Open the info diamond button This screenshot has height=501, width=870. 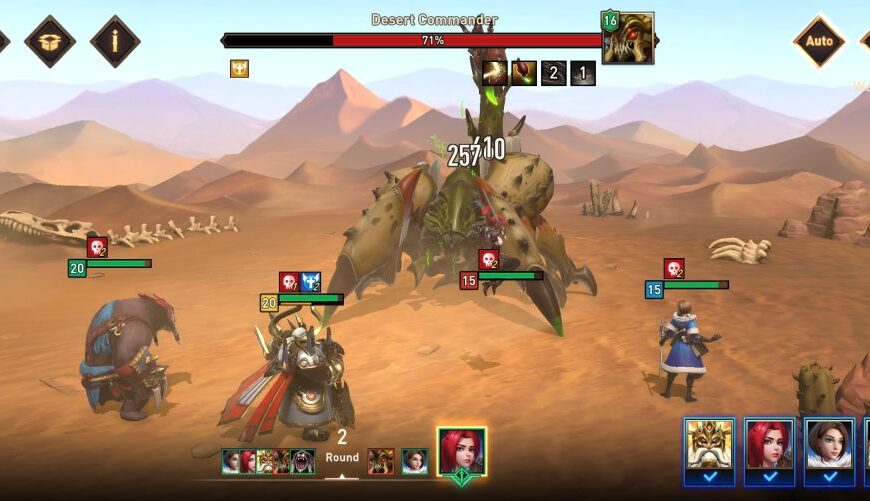click(115, 41)
